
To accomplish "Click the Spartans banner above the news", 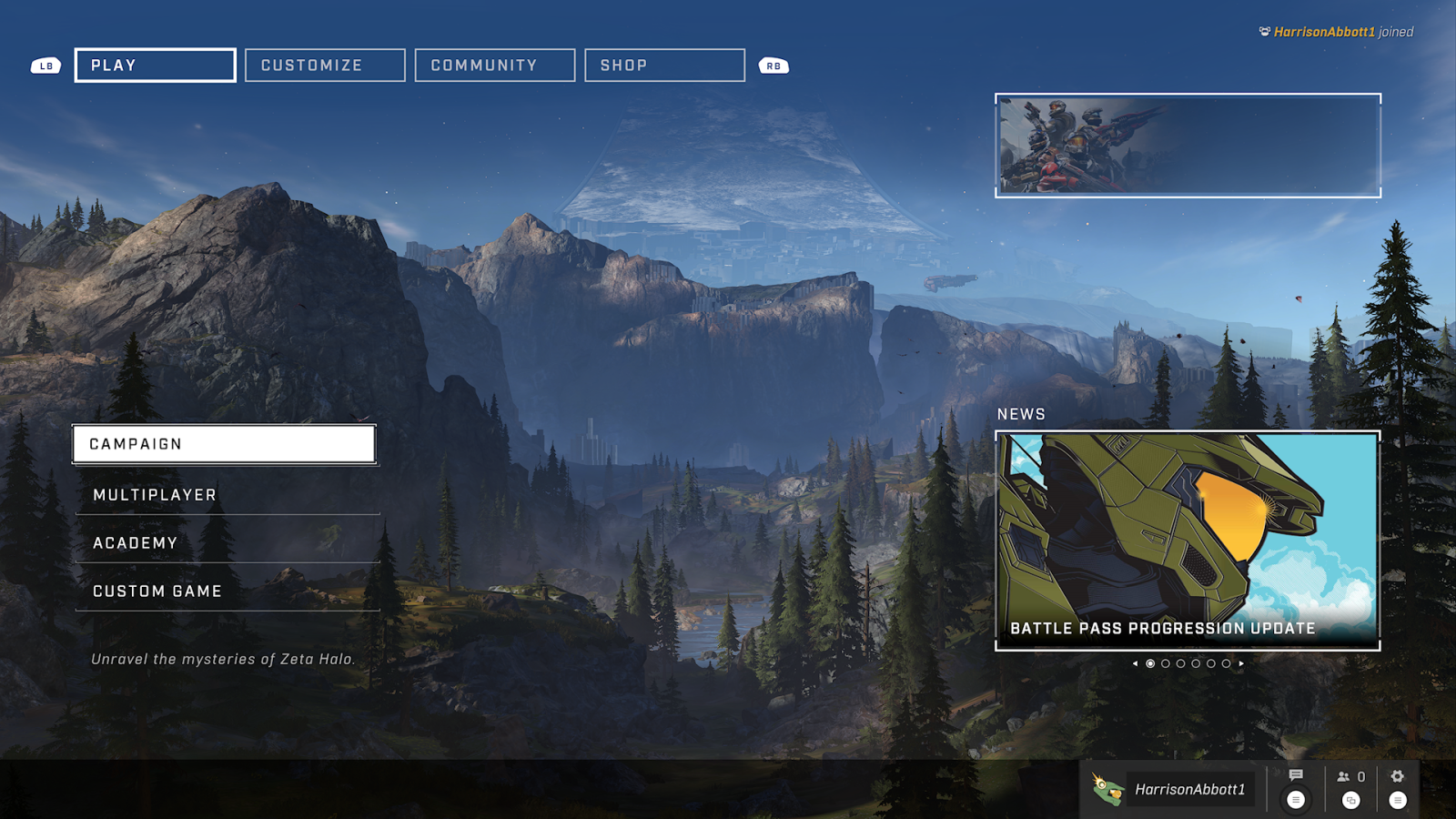I will point(1188,146).
